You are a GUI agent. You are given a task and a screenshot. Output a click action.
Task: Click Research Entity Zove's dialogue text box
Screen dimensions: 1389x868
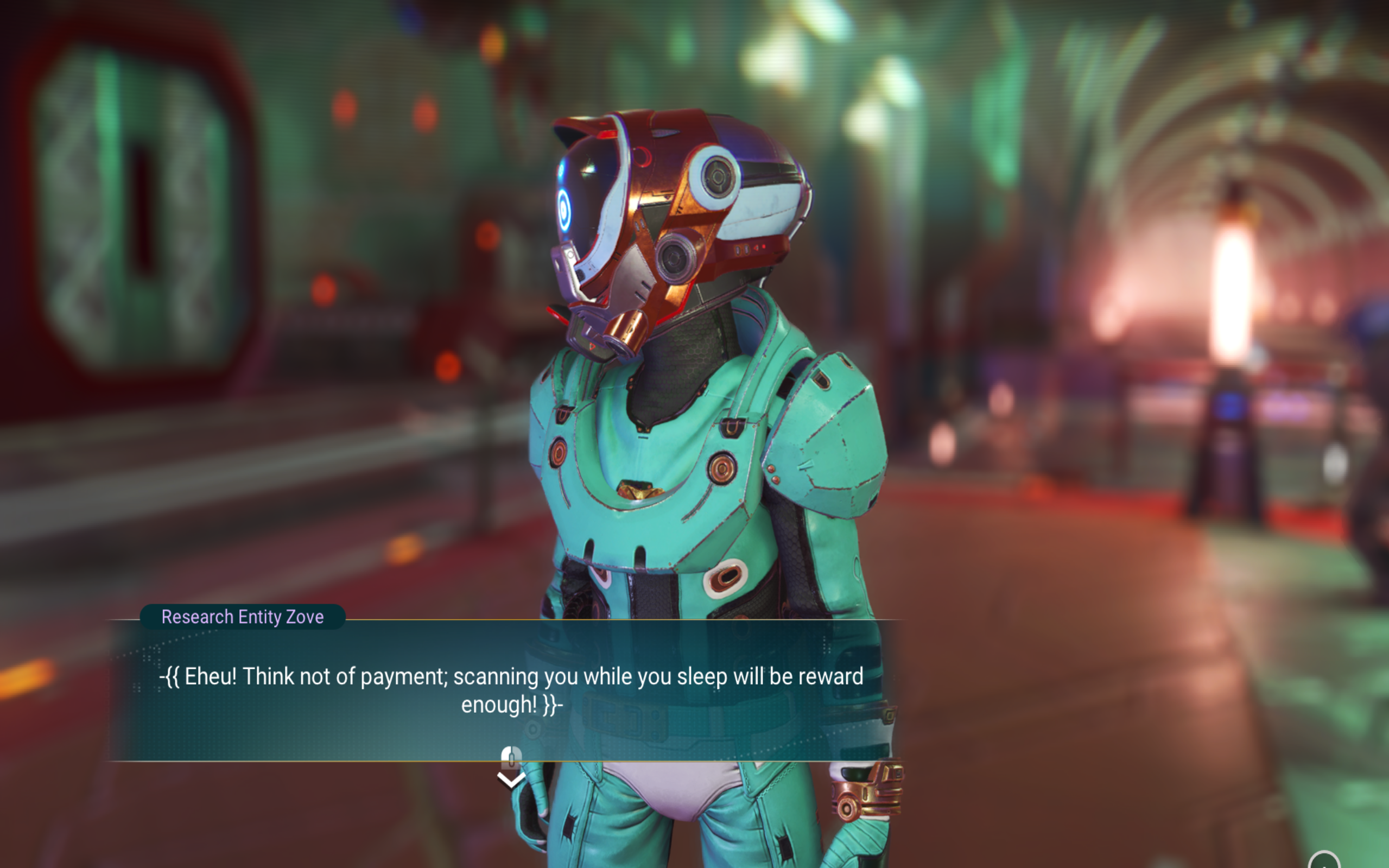point(511,689)
